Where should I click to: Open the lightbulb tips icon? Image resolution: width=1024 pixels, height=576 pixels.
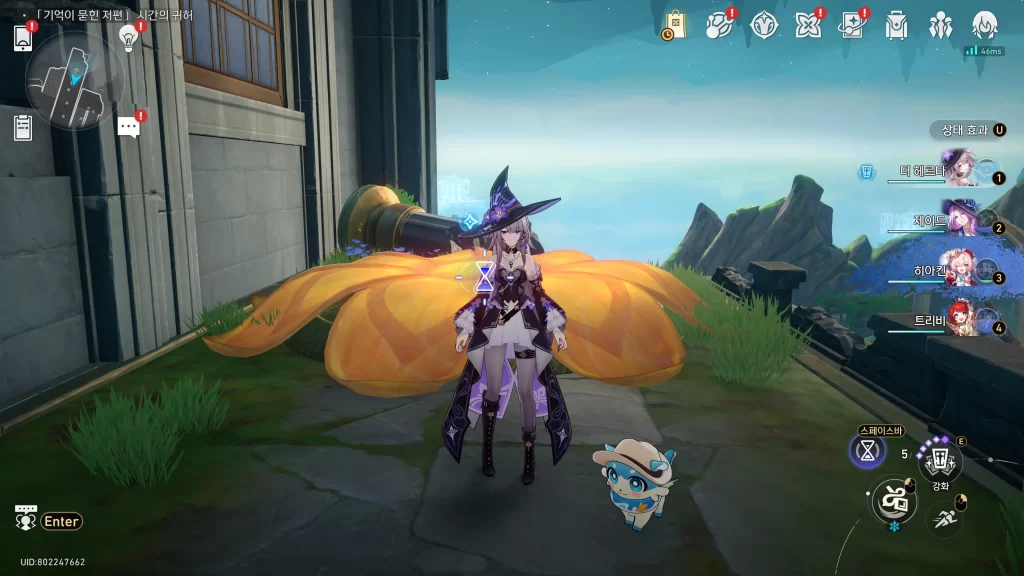point(128,37)
